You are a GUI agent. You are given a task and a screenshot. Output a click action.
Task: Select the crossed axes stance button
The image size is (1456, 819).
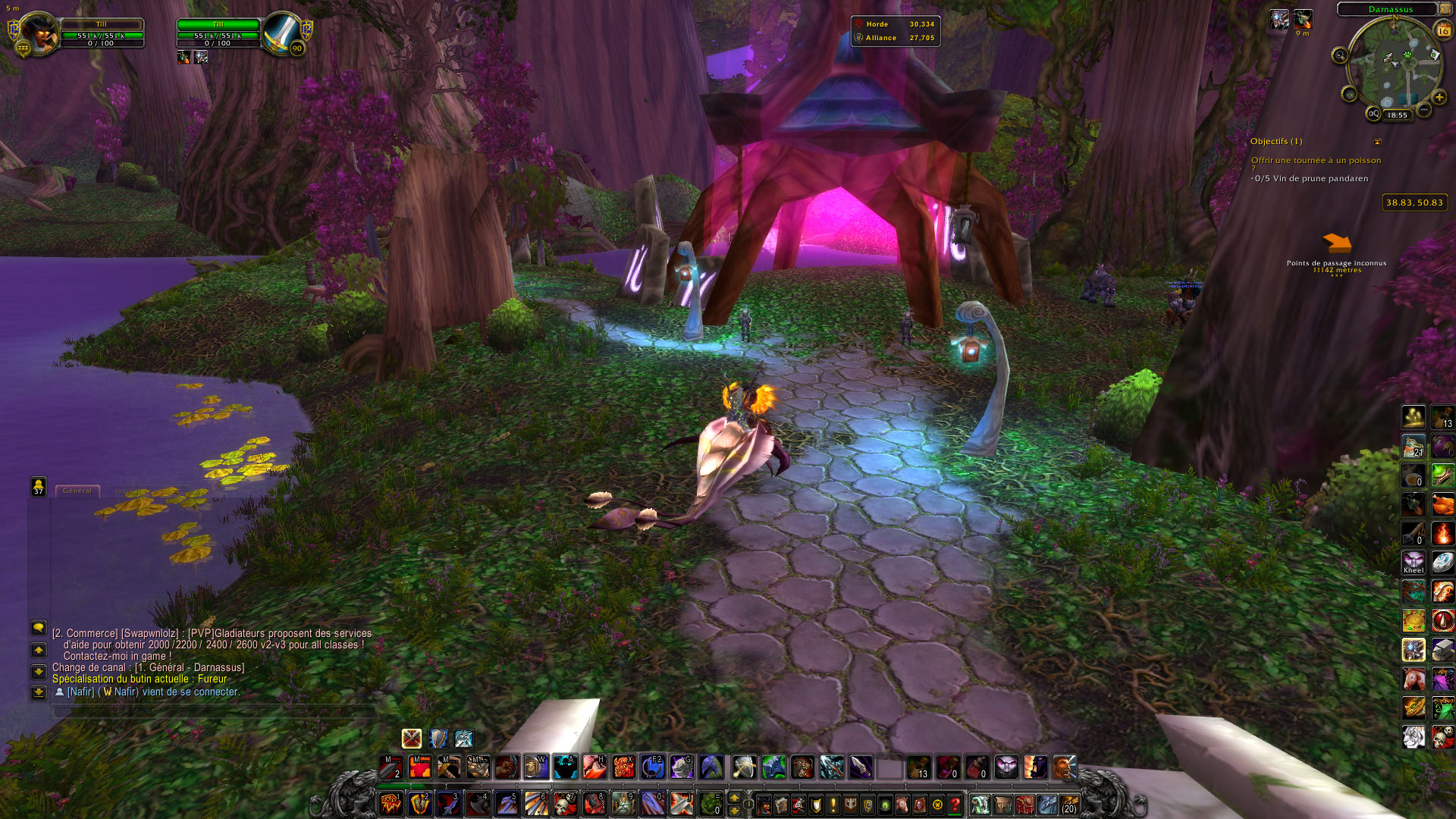(x=411, y=739)
